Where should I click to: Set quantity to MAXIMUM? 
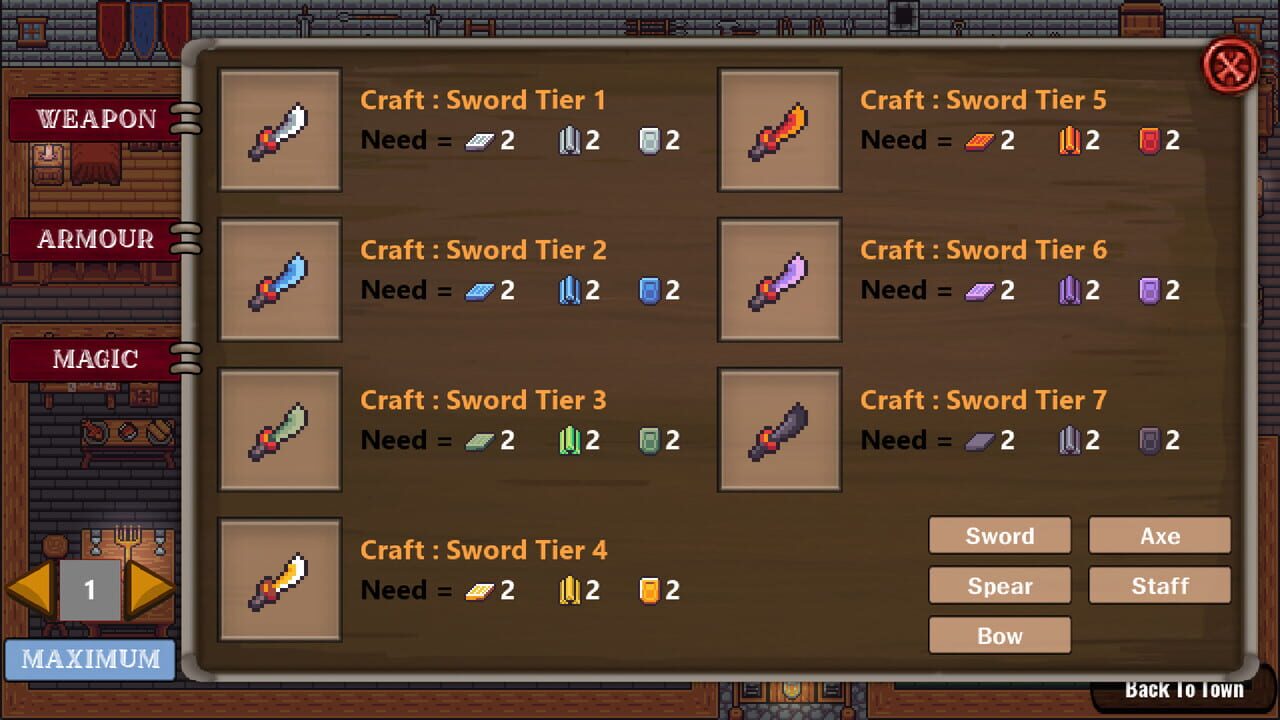(x=89, y=659)
